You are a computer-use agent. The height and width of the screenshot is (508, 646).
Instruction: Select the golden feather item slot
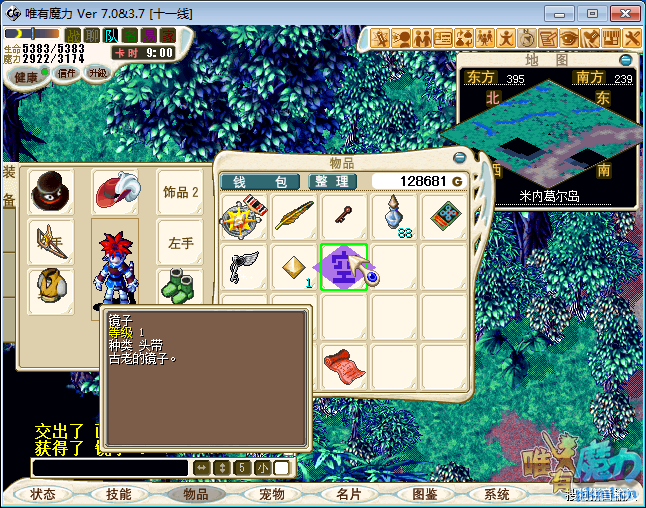[x=294, y=216]
